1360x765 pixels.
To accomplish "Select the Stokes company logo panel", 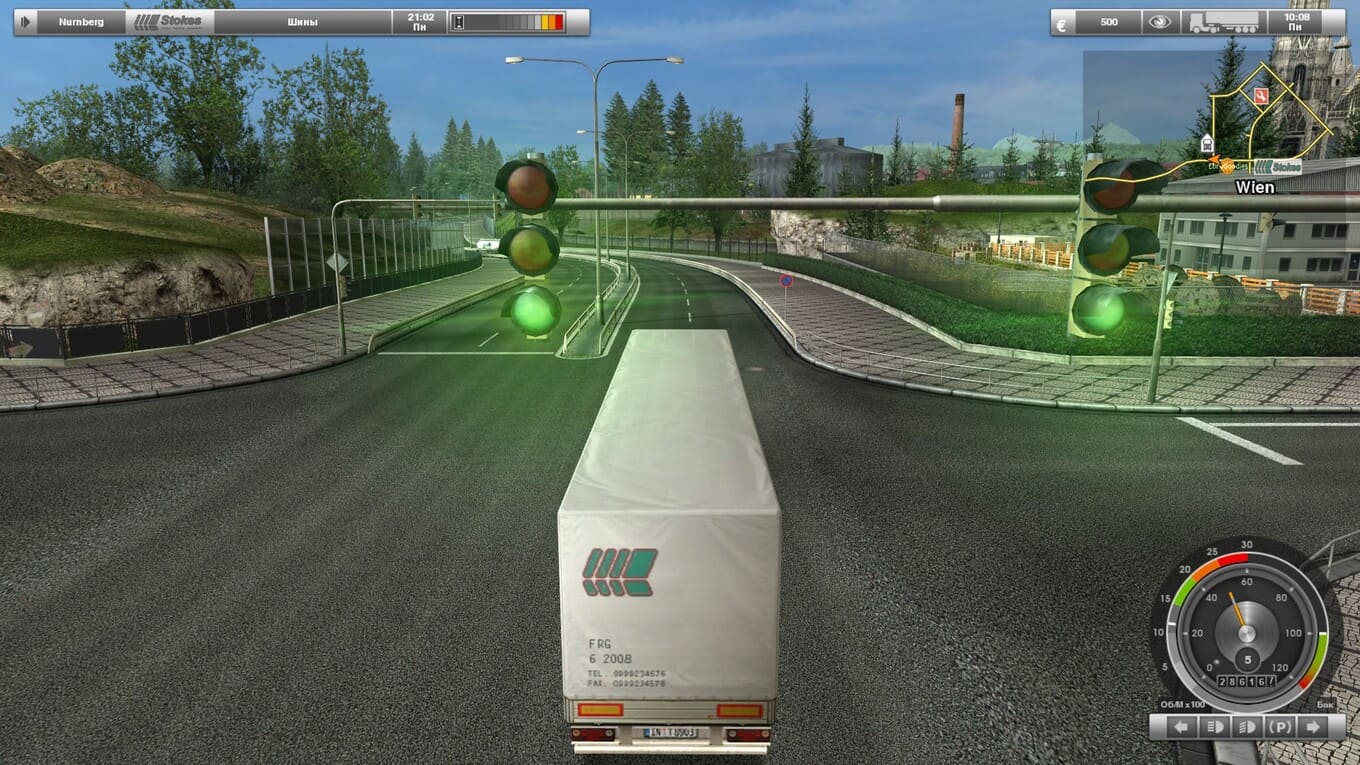I will (169, 22).
